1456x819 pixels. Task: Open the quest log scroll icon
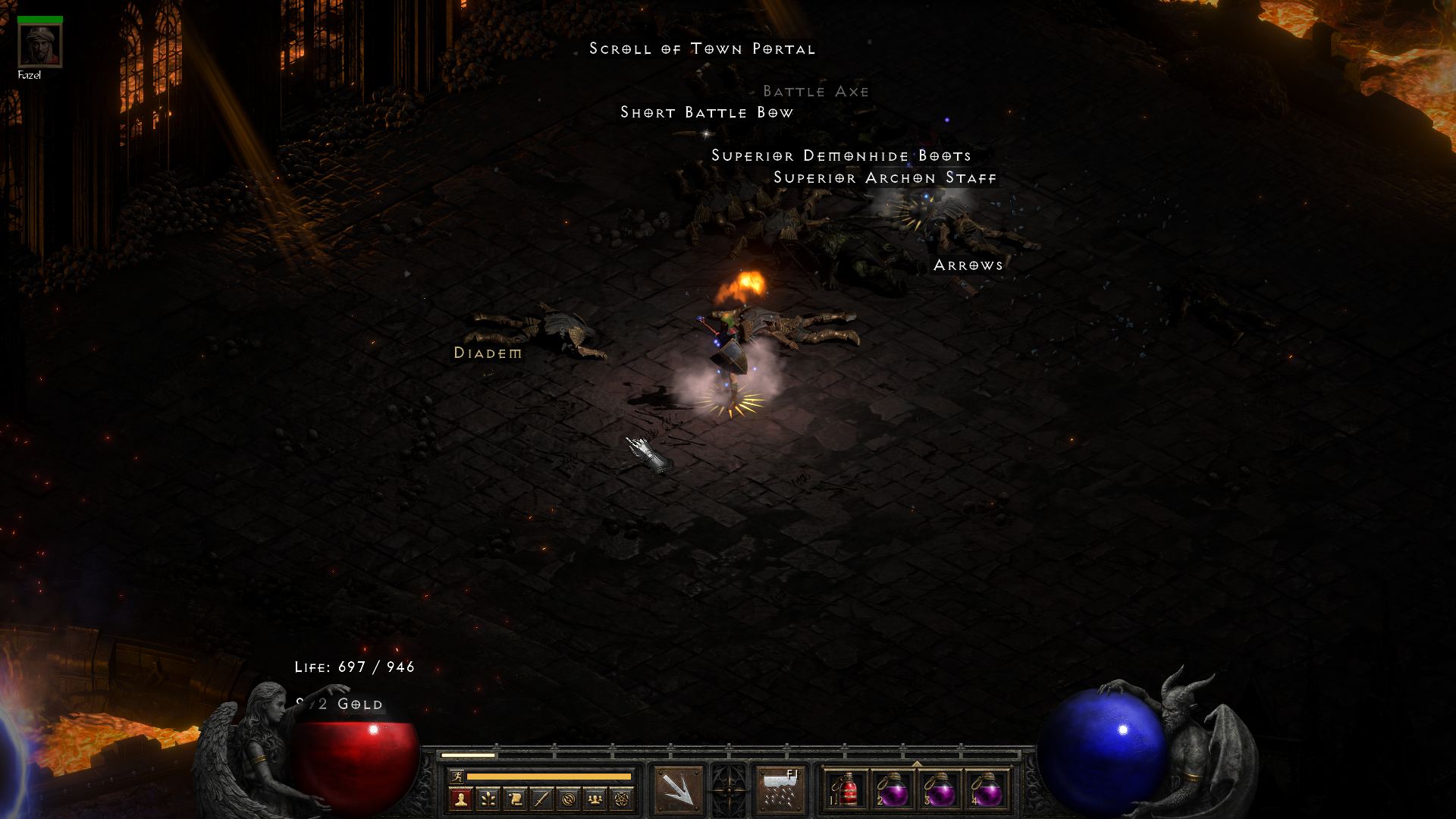(x=515, y=799)
